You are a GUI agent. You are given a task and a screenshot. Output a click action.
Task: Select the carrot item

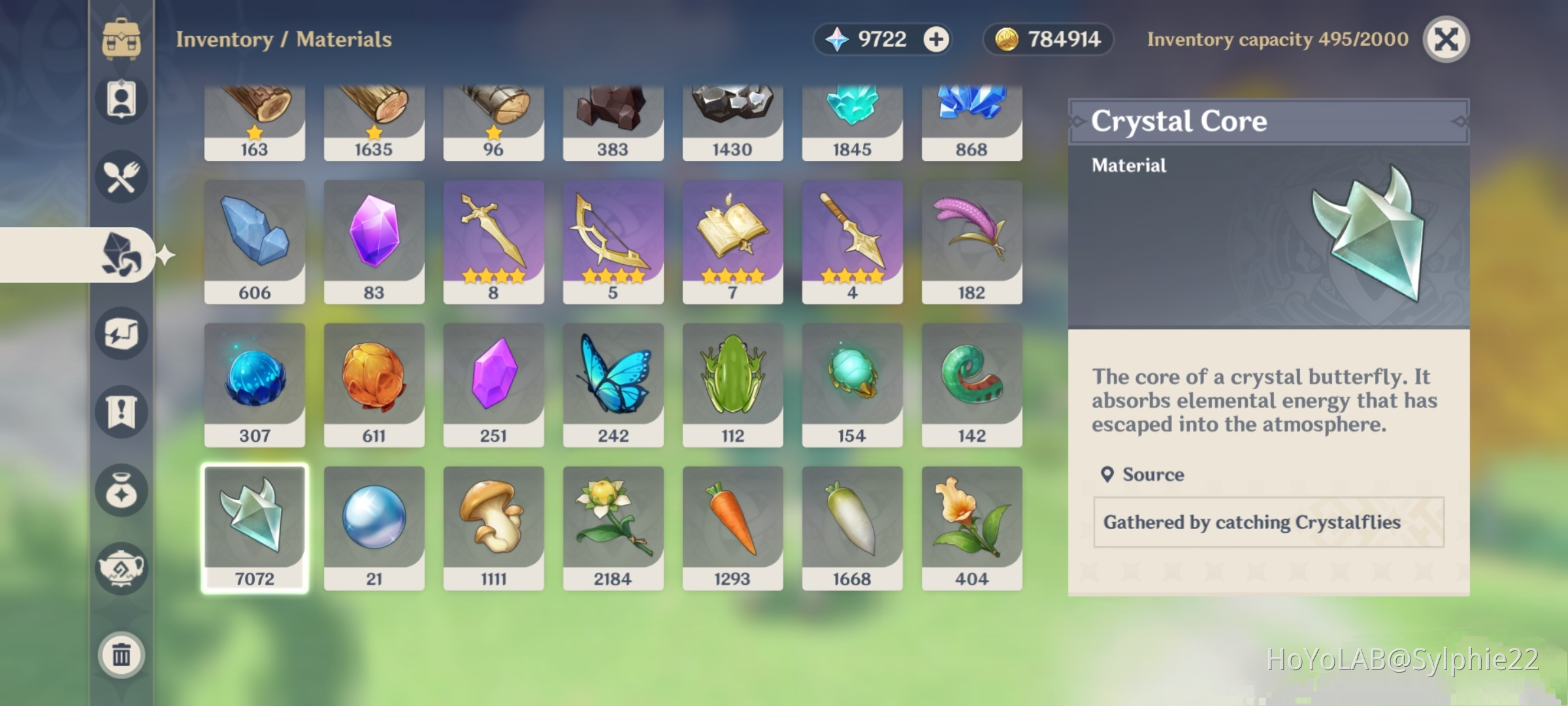[x=732, y=523]
